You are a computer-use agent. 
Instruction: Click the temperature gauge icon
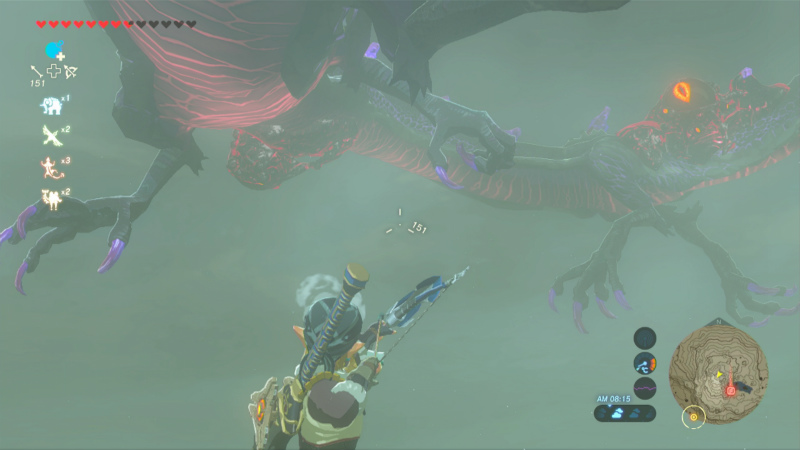645,365
